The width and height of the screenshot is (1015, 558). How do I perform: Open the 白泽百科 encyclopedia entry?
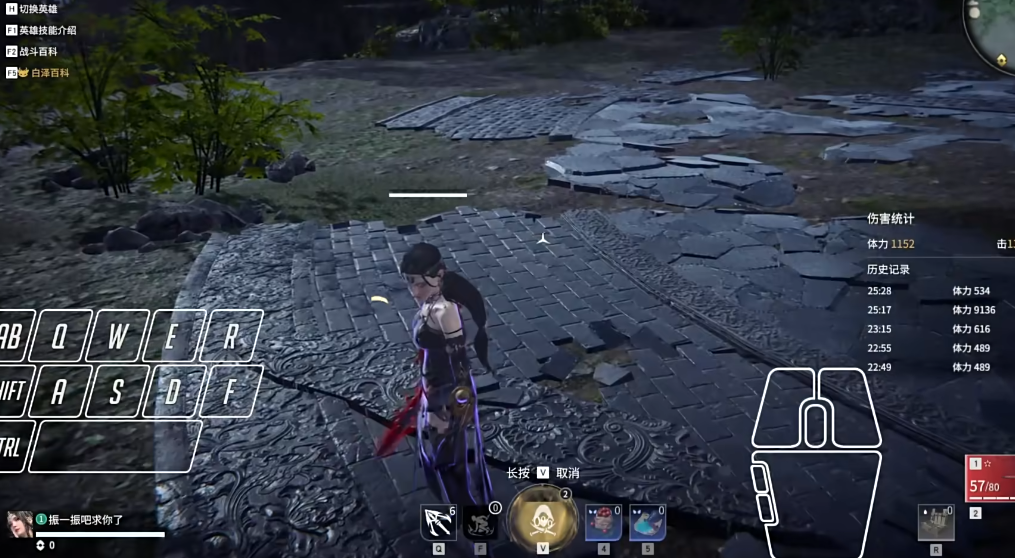[x=43, y=72]
